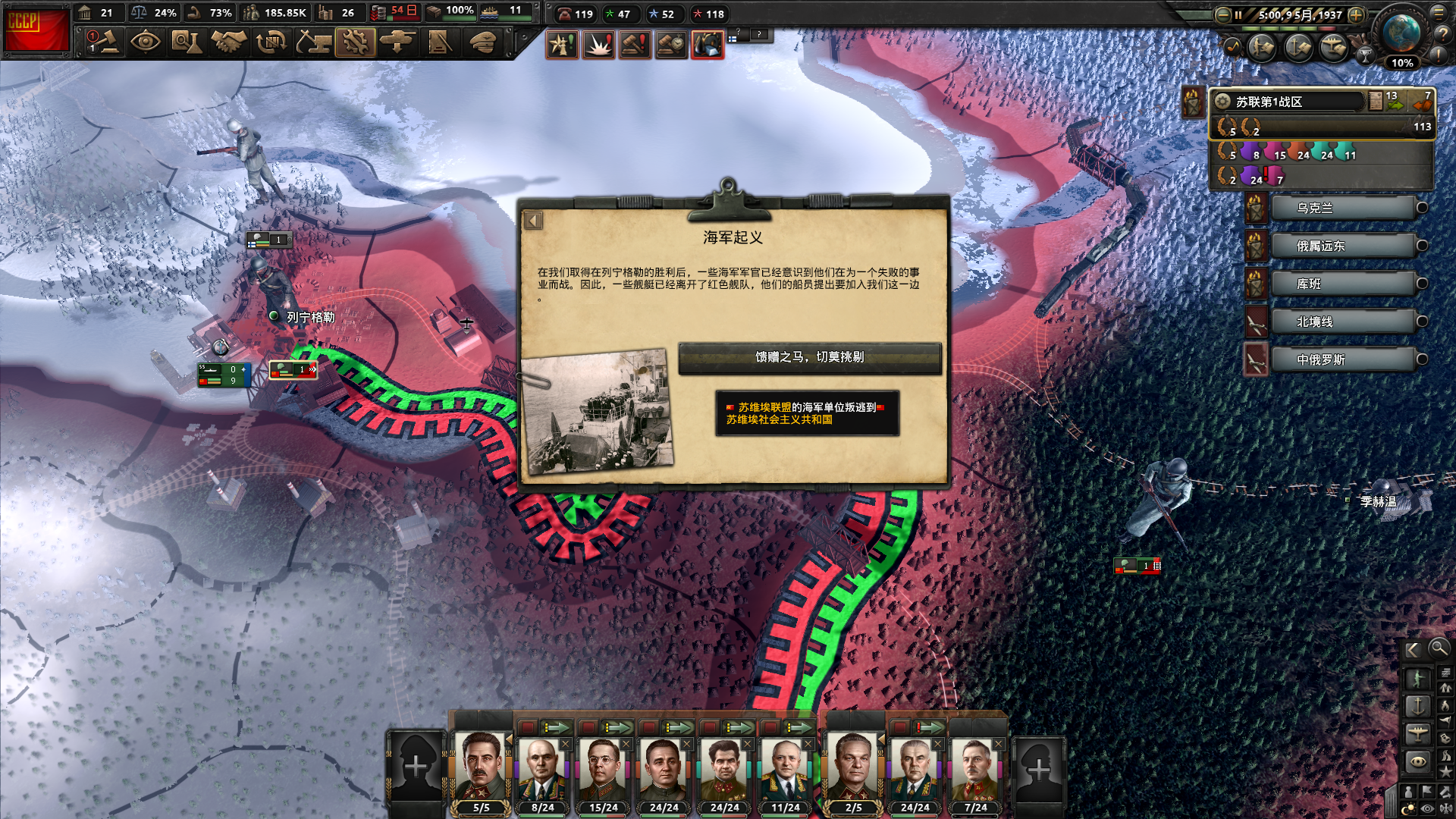This screenshot has width=1456, height=819.
Task: Click the CCCP red flag
Action: coord(36,30)
